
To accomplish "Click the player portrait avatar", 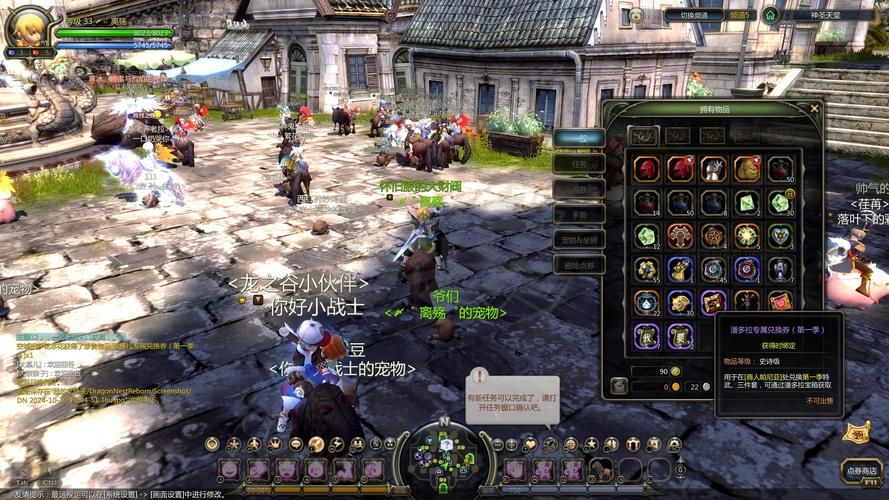I will tap(28, 25).
